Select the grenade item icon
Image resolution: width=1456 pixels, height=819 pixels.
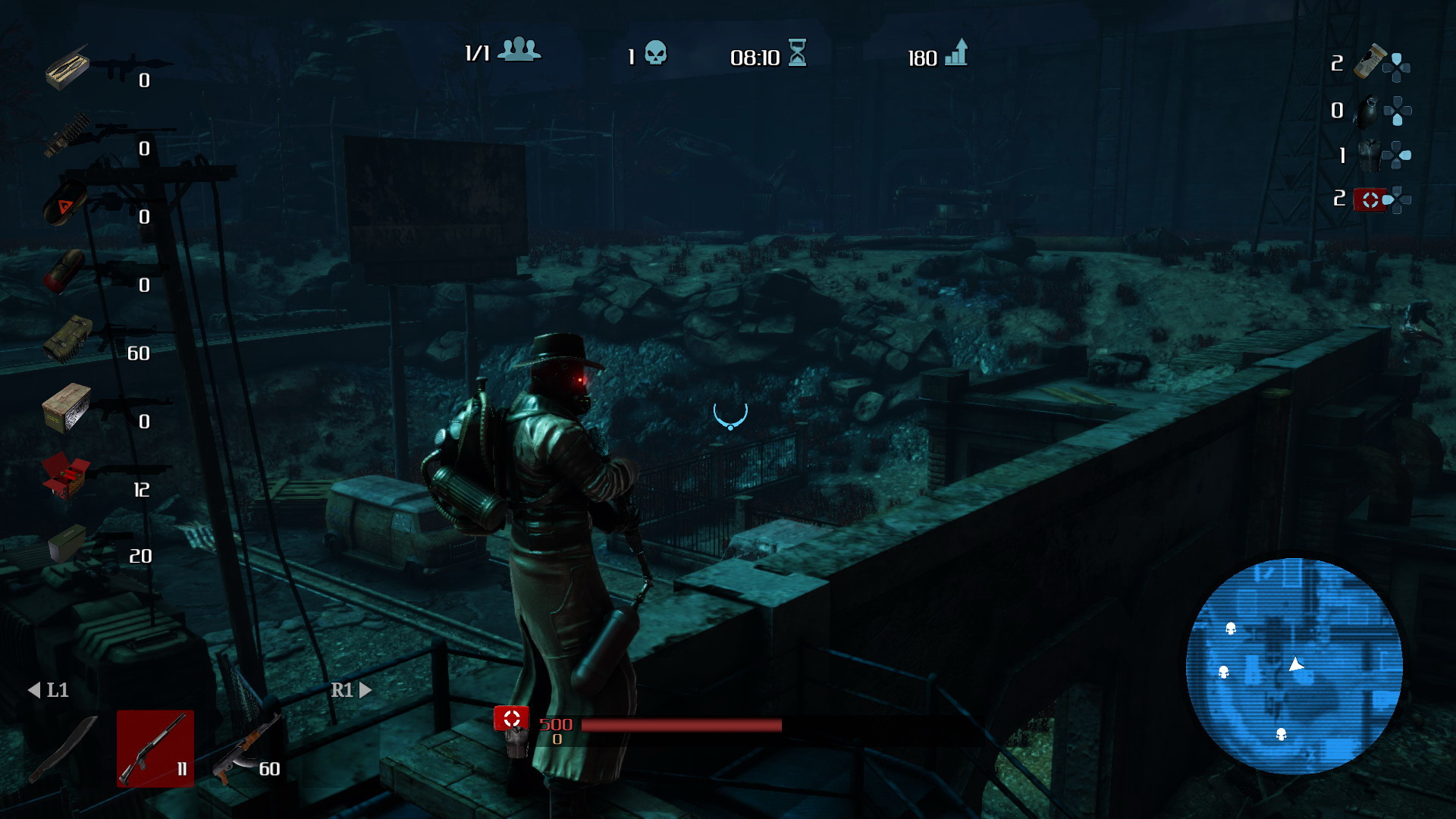click(1367, 112)
